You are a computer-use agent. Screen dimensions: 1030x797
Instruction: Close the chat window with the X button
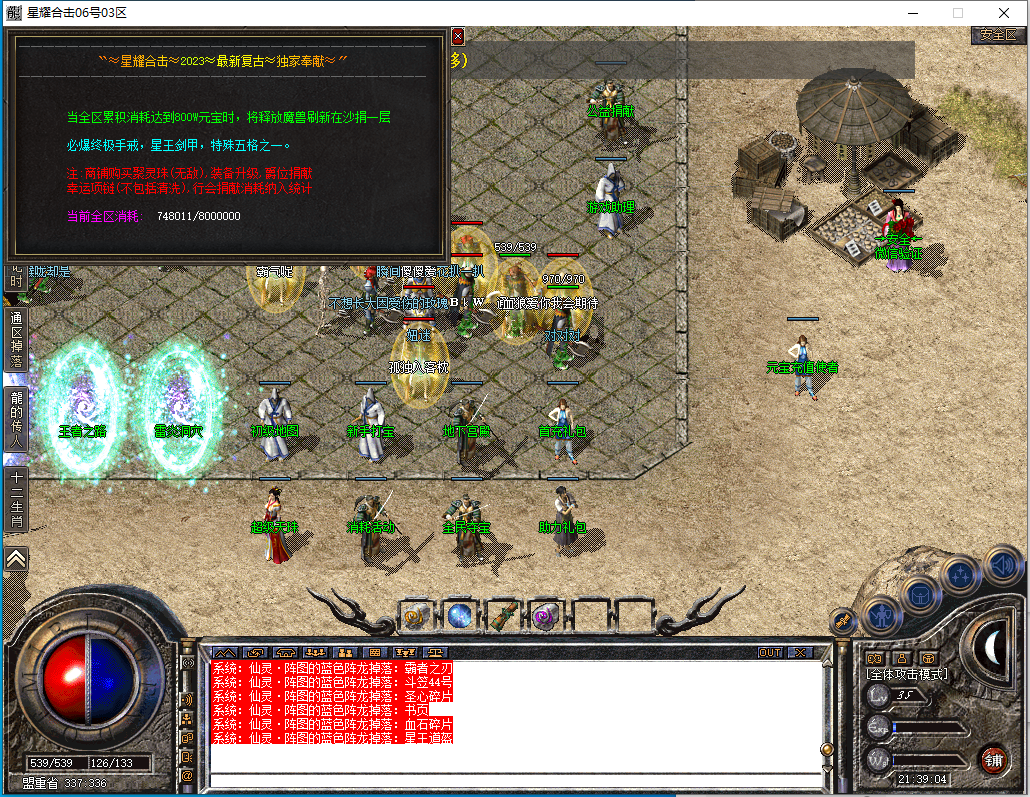coord(800,652)
